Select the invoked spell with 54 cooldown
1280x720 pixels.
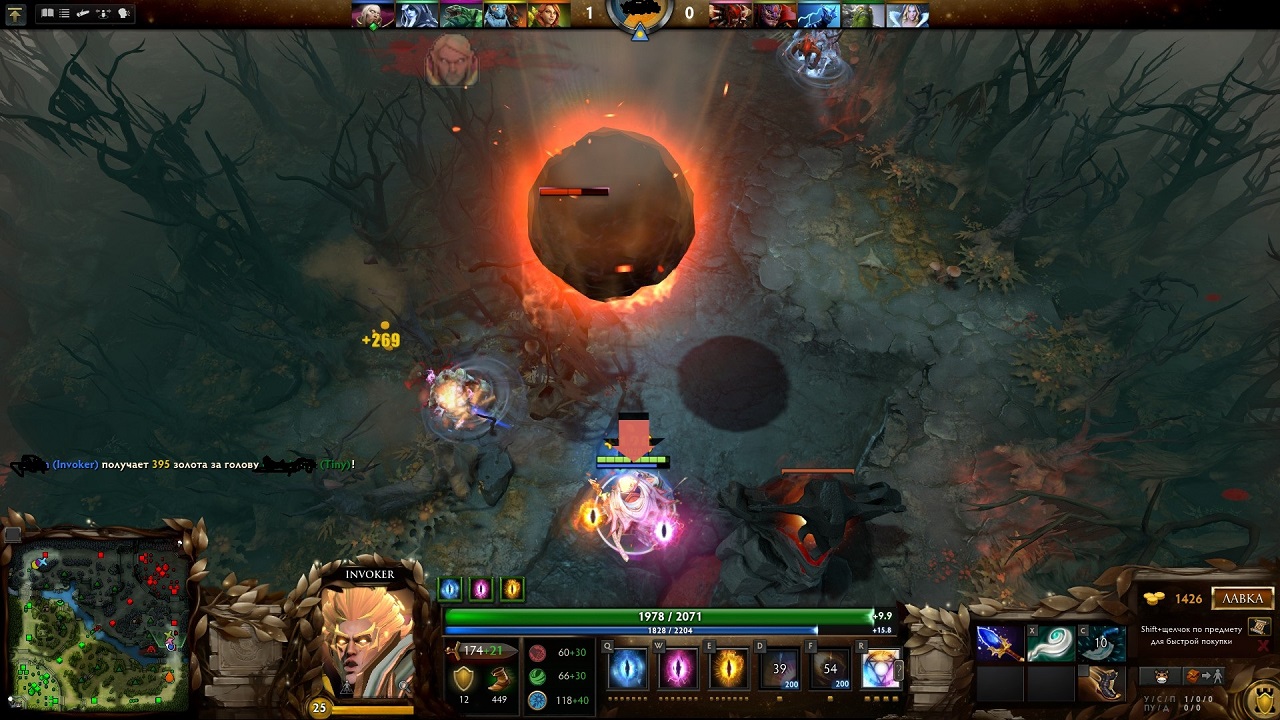click(x=830, y=668)
